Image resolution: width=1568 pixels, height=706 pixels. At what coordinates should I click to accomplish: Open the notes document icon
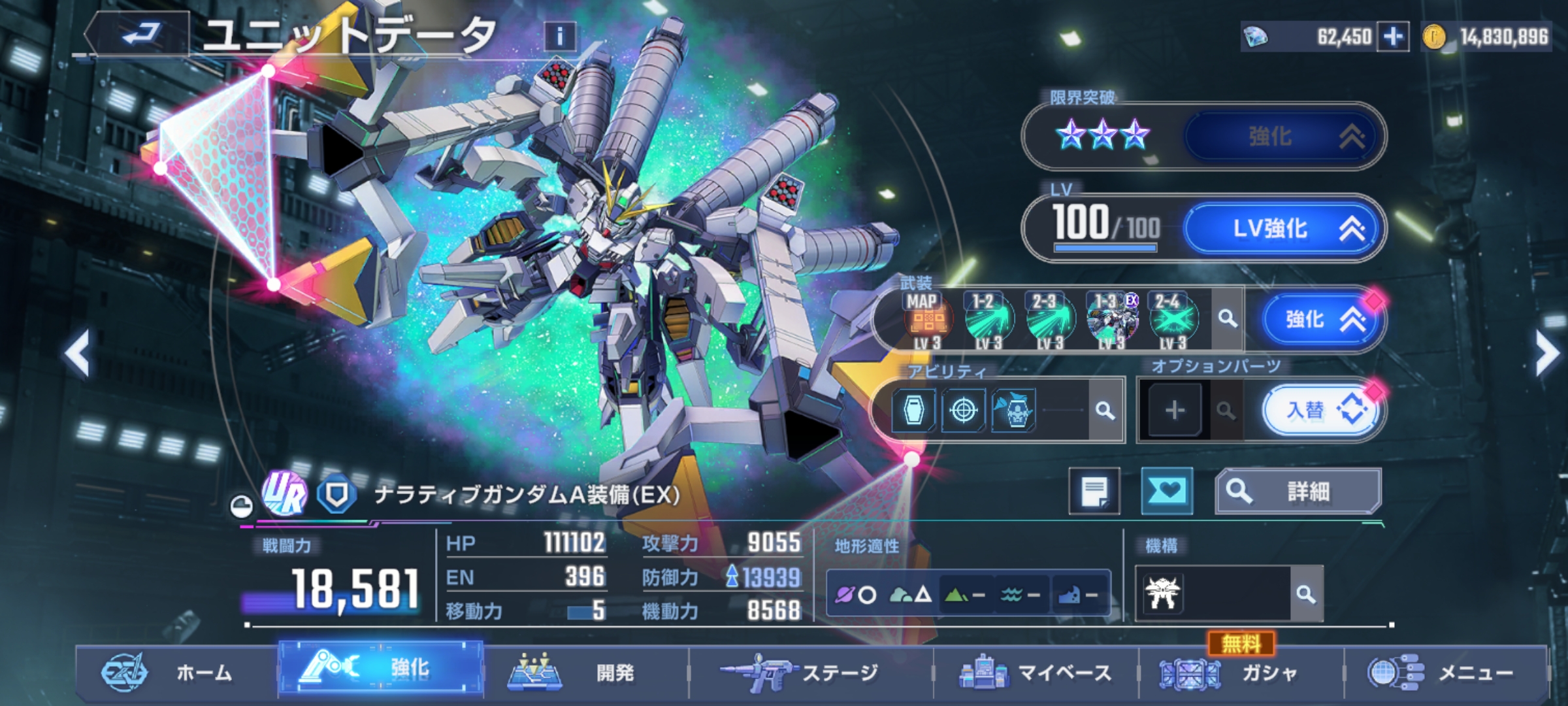pos(1094,491)
